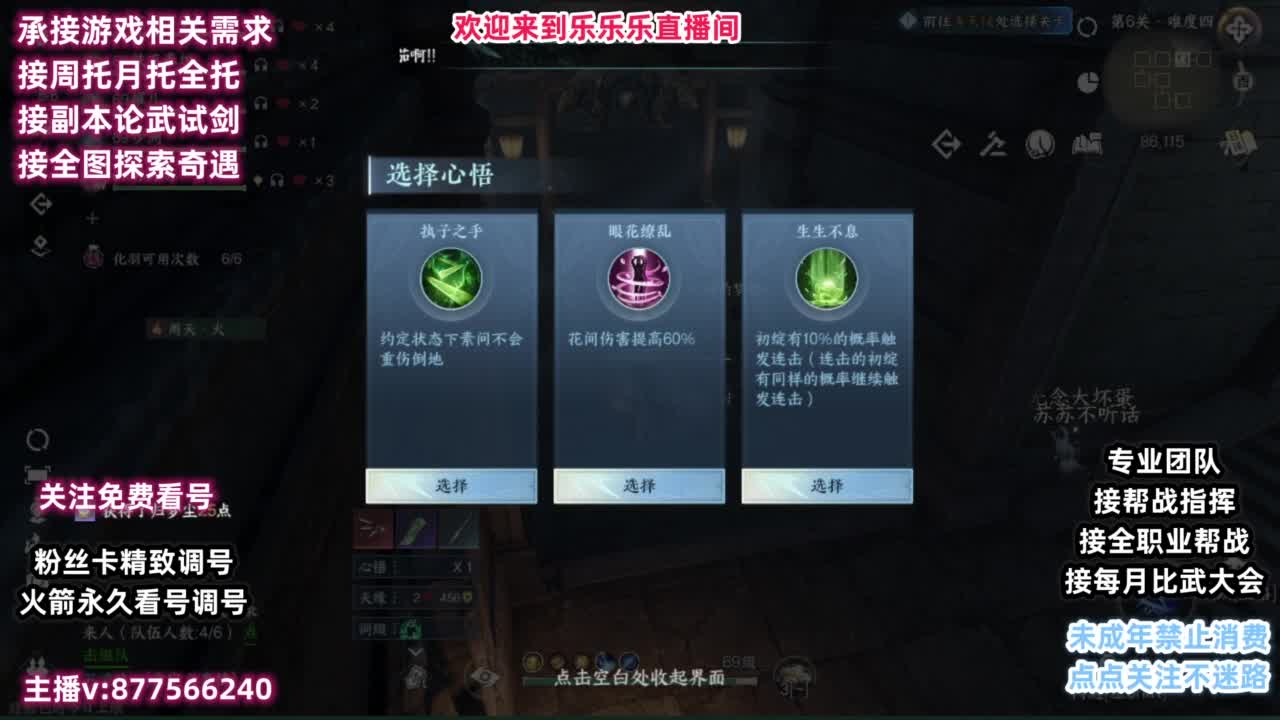Click the exit arrow icon near the top right

coord(946,143)
